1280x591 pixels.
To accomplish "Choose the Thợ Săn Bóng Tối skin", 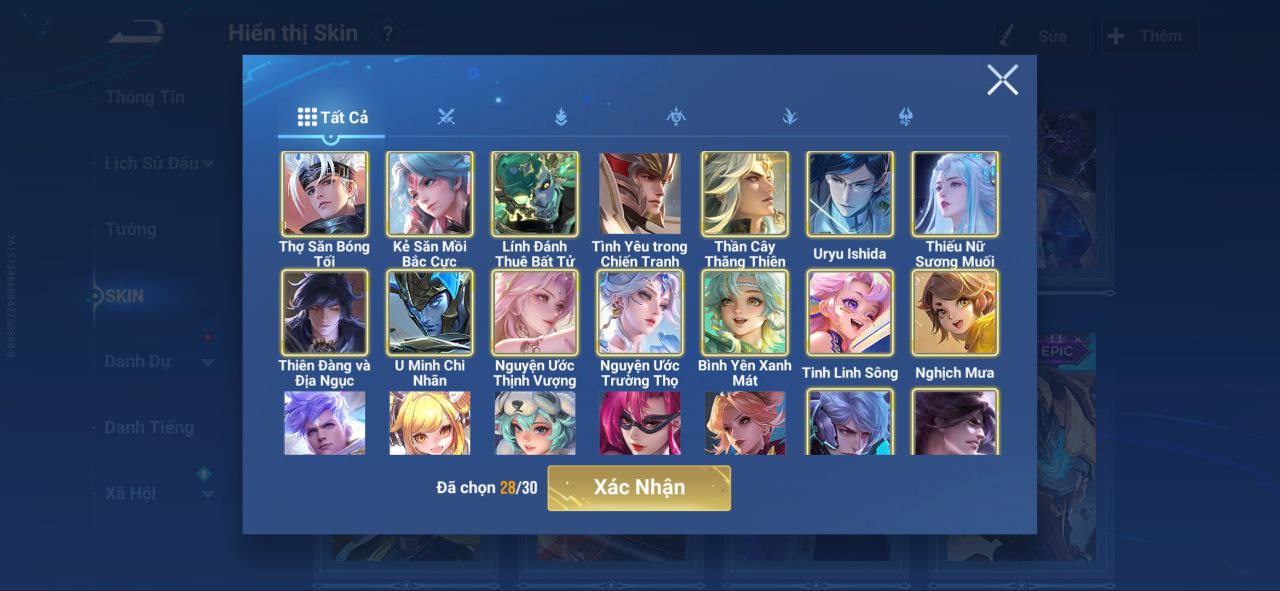I will 324,194.
